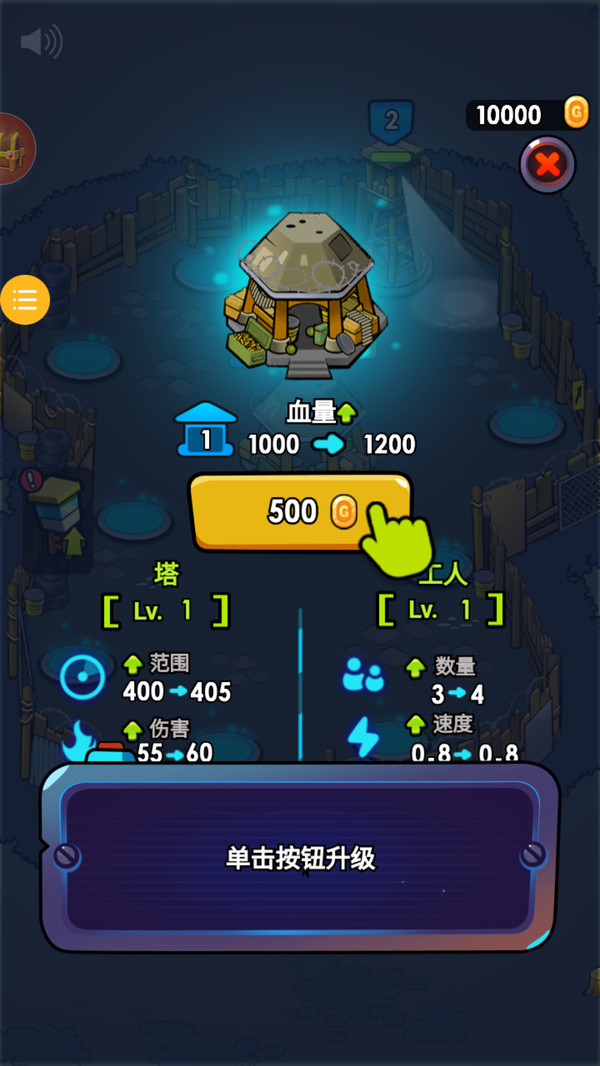The height and width of the screenshot is (1066, 600).
Task: Open the orange list menu button
Action: pos(25,299)
